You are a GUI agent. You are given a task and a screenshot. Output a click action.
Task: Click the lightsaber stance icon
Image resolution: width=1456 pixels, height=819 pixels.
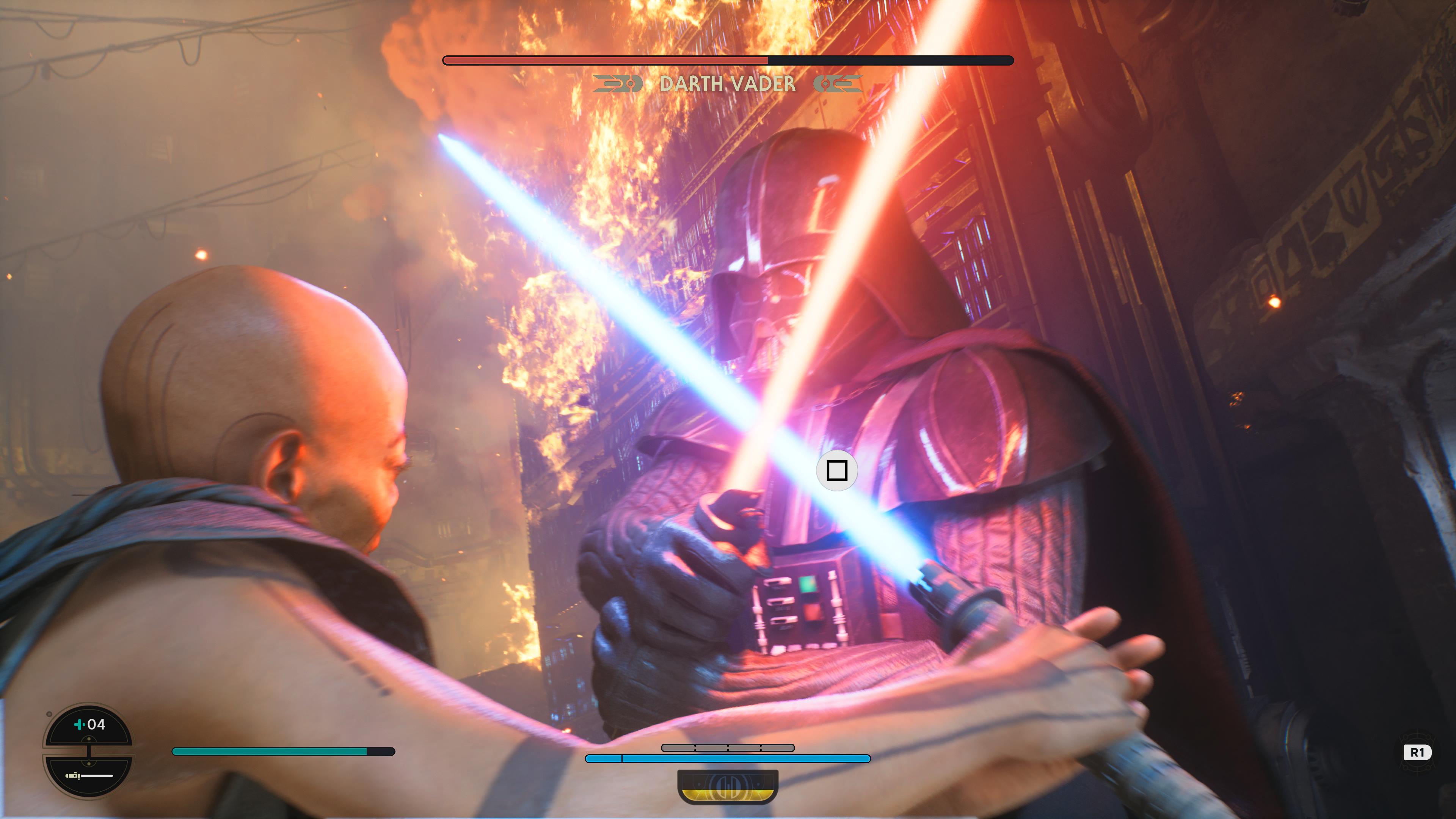89,775
